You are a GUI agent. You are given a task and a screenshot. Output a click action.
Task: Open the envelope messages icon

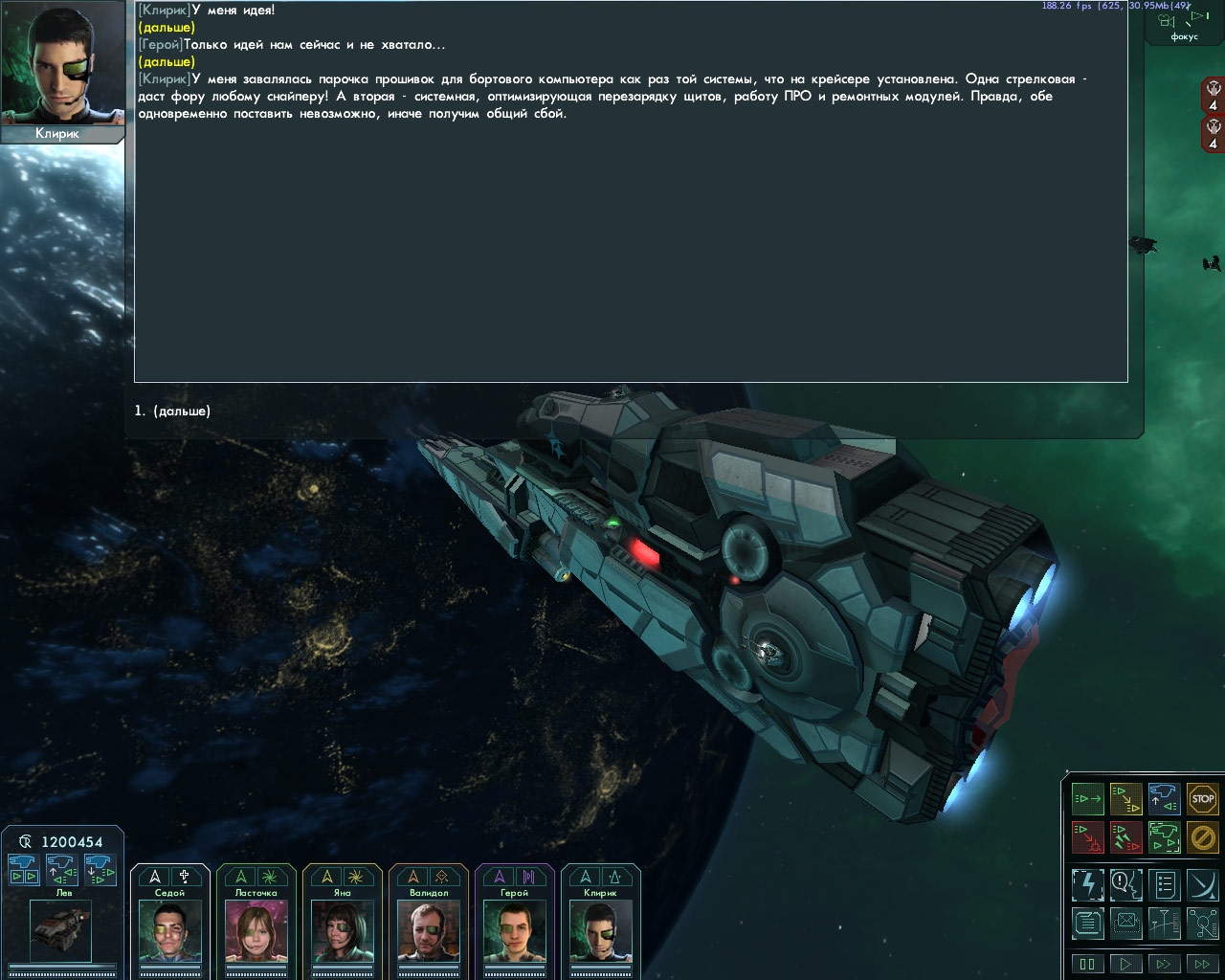pos(1126,924)
